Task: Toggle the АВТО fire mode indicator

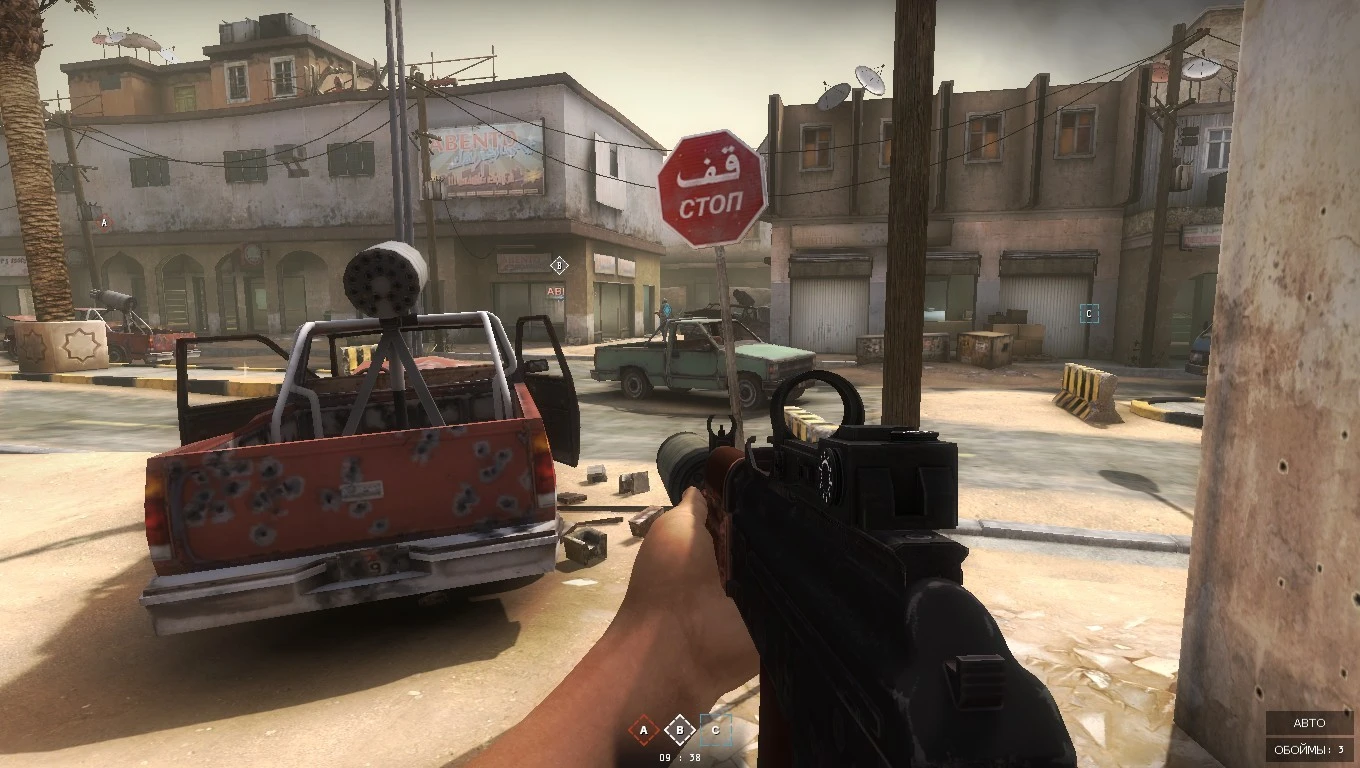Action: click(x=1308, y=722)
